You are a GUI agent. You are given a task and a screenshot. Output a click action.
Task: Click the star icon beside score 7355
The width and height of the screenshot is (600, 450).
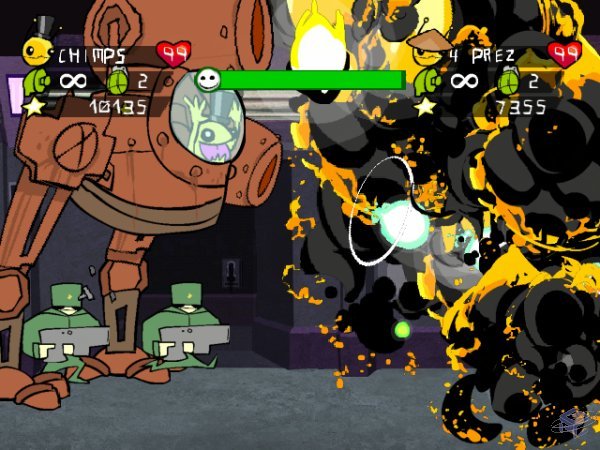425,105
